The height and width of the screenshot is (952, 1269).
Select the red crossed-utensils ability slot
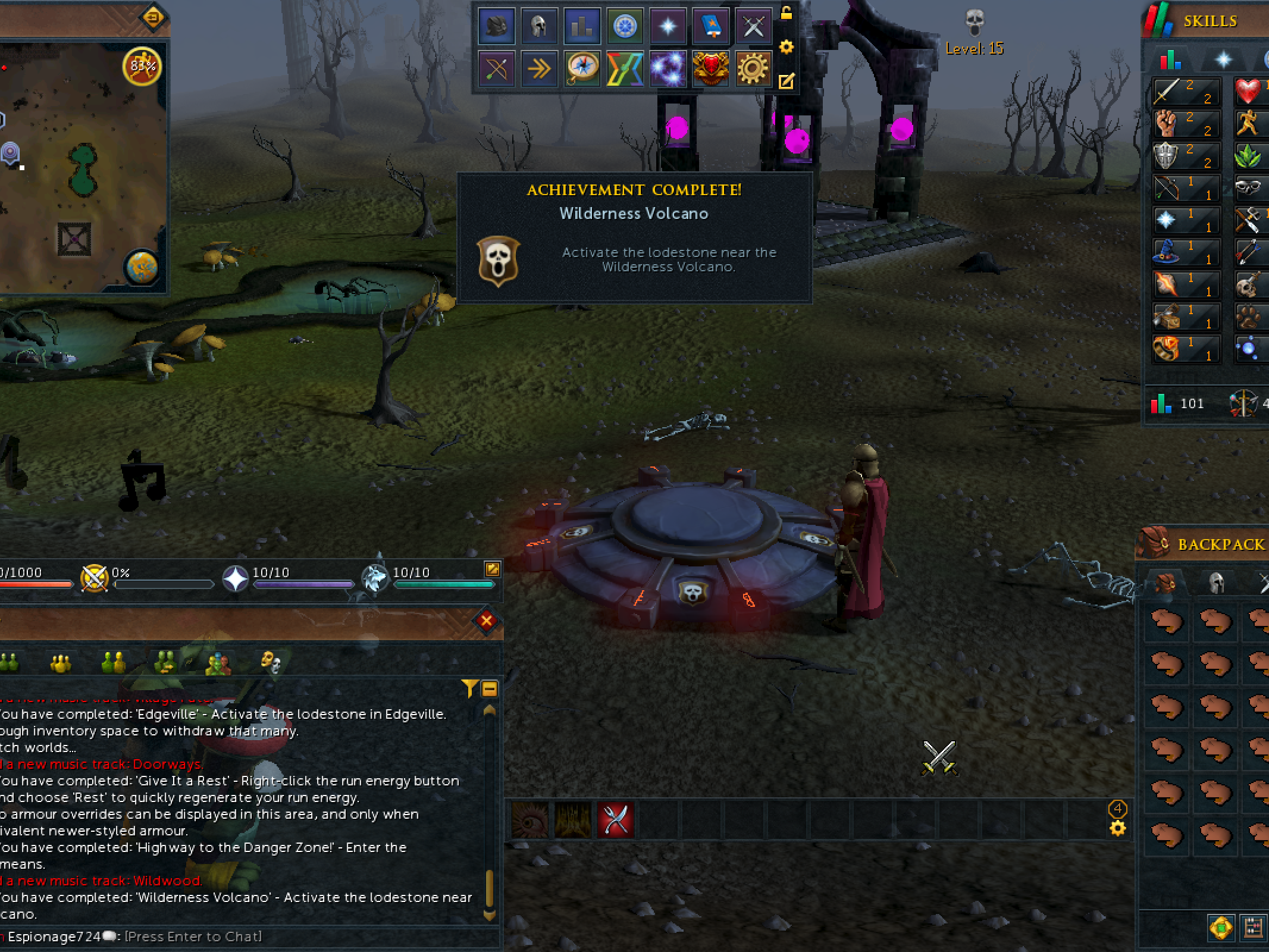(615, 820)
